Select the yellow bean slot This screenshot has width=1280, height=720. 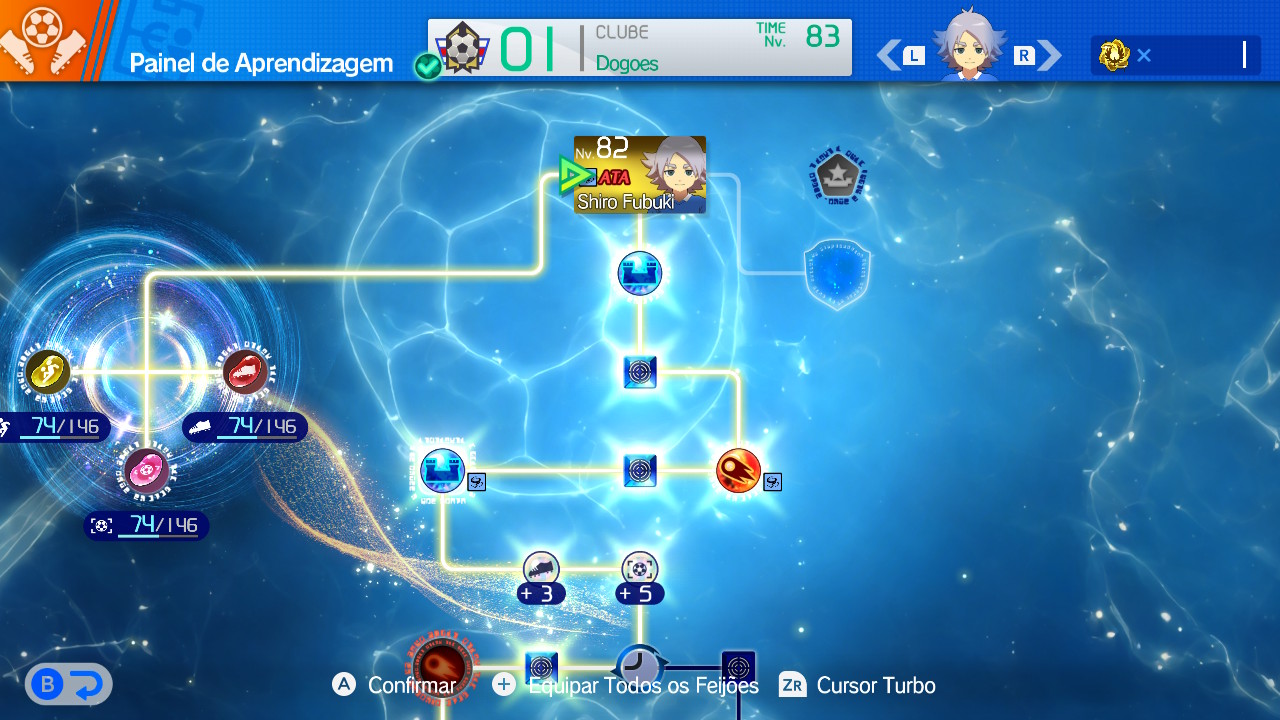(x=48, y=371)
